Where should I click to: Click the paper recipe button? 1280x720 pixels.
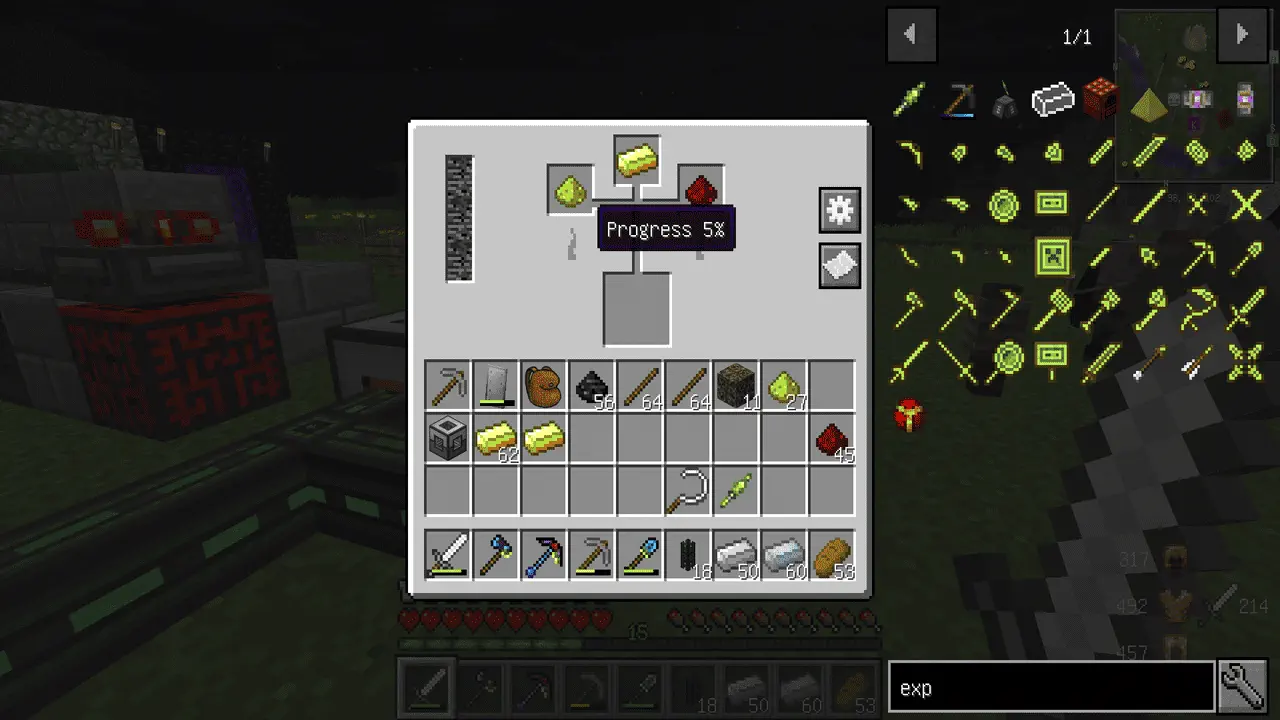(839, 266)
